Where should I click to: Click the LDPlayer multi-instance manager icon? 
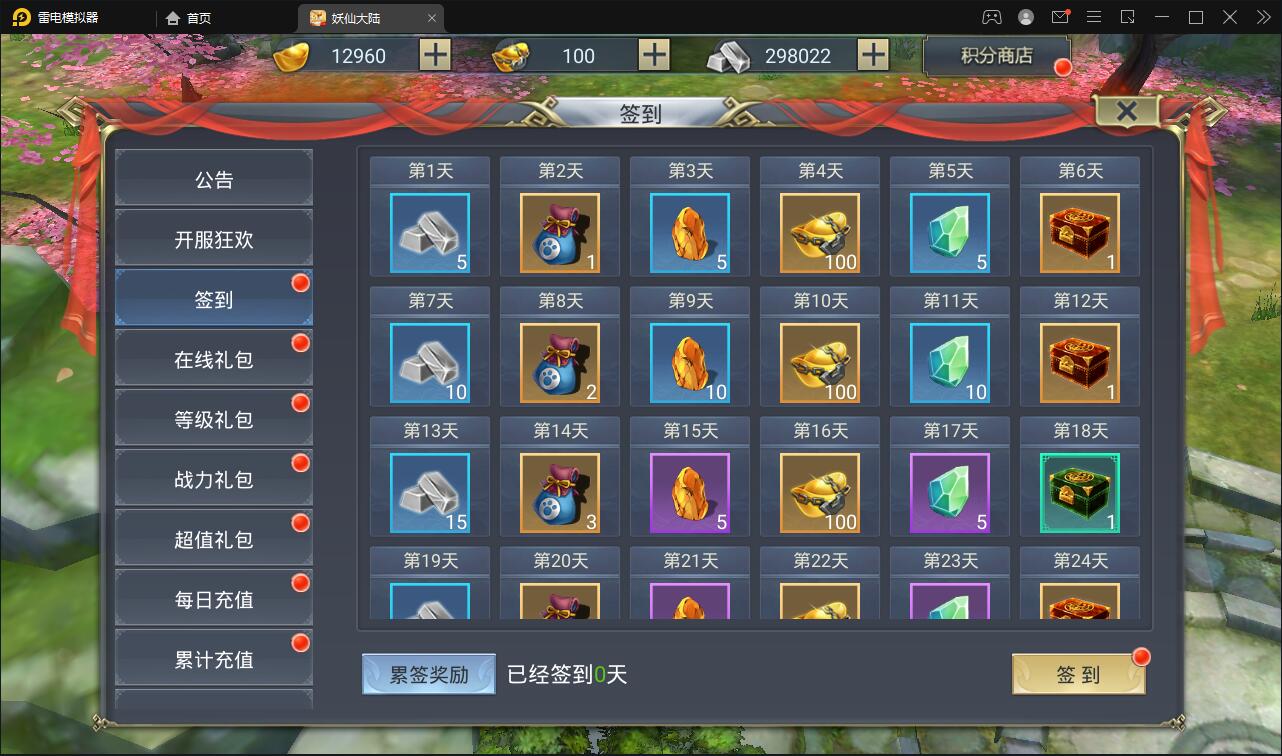[x=1126, y=17]
